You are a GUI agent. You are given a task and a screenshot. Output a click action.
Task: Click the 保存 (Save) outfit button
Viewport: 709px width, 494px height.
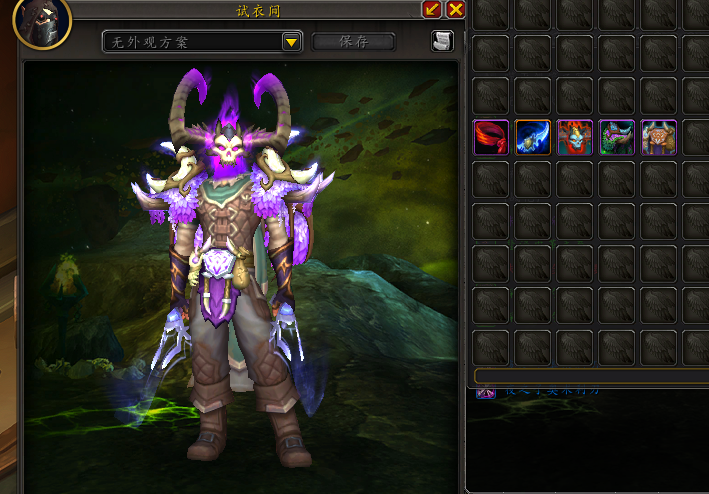tap(354, 42)
